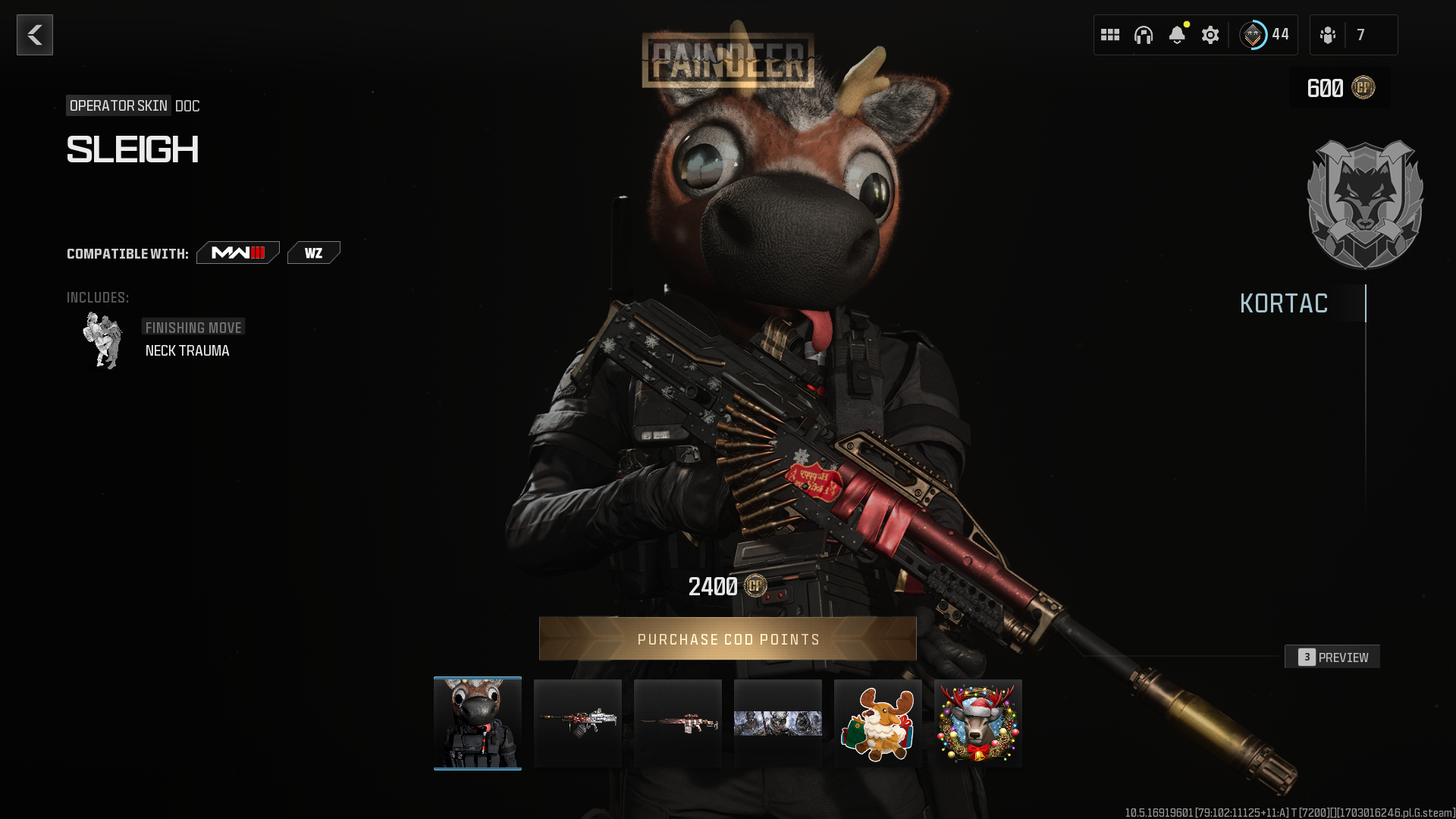Click the OPERATOR SKIN label tab

[118, 106]
